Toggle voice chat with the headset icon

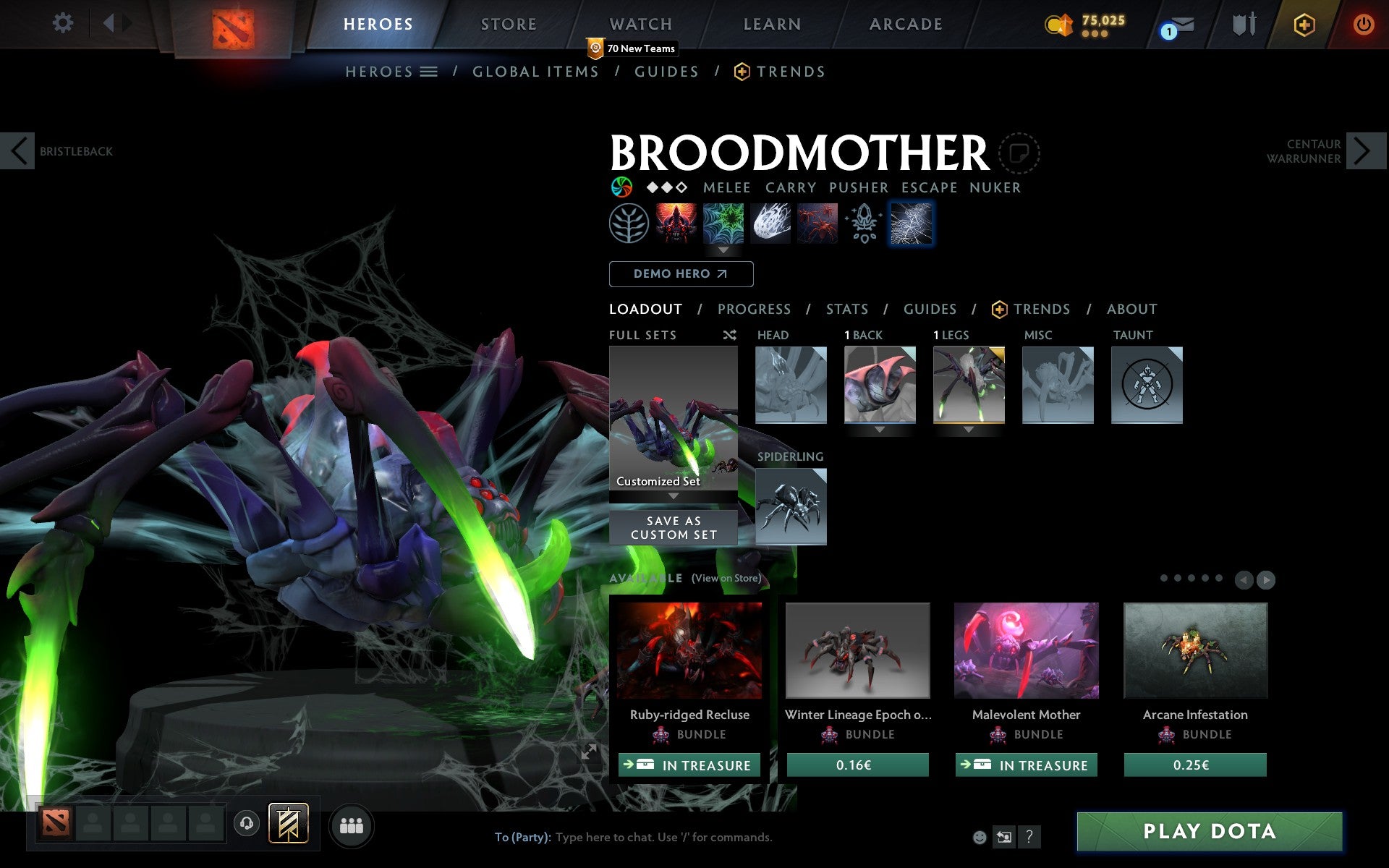[246, 823]
